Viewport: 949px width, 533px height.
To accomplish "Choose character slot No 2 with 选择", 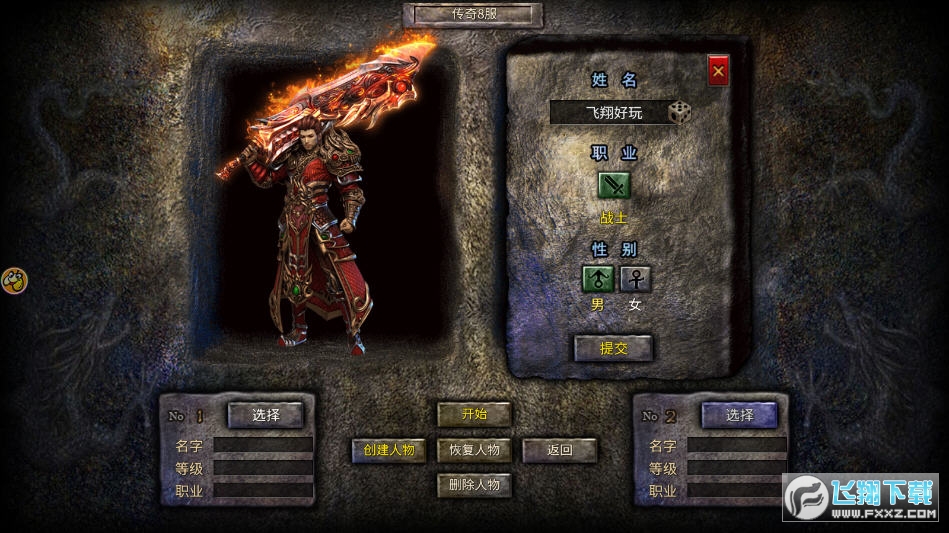I will (739, 415).
